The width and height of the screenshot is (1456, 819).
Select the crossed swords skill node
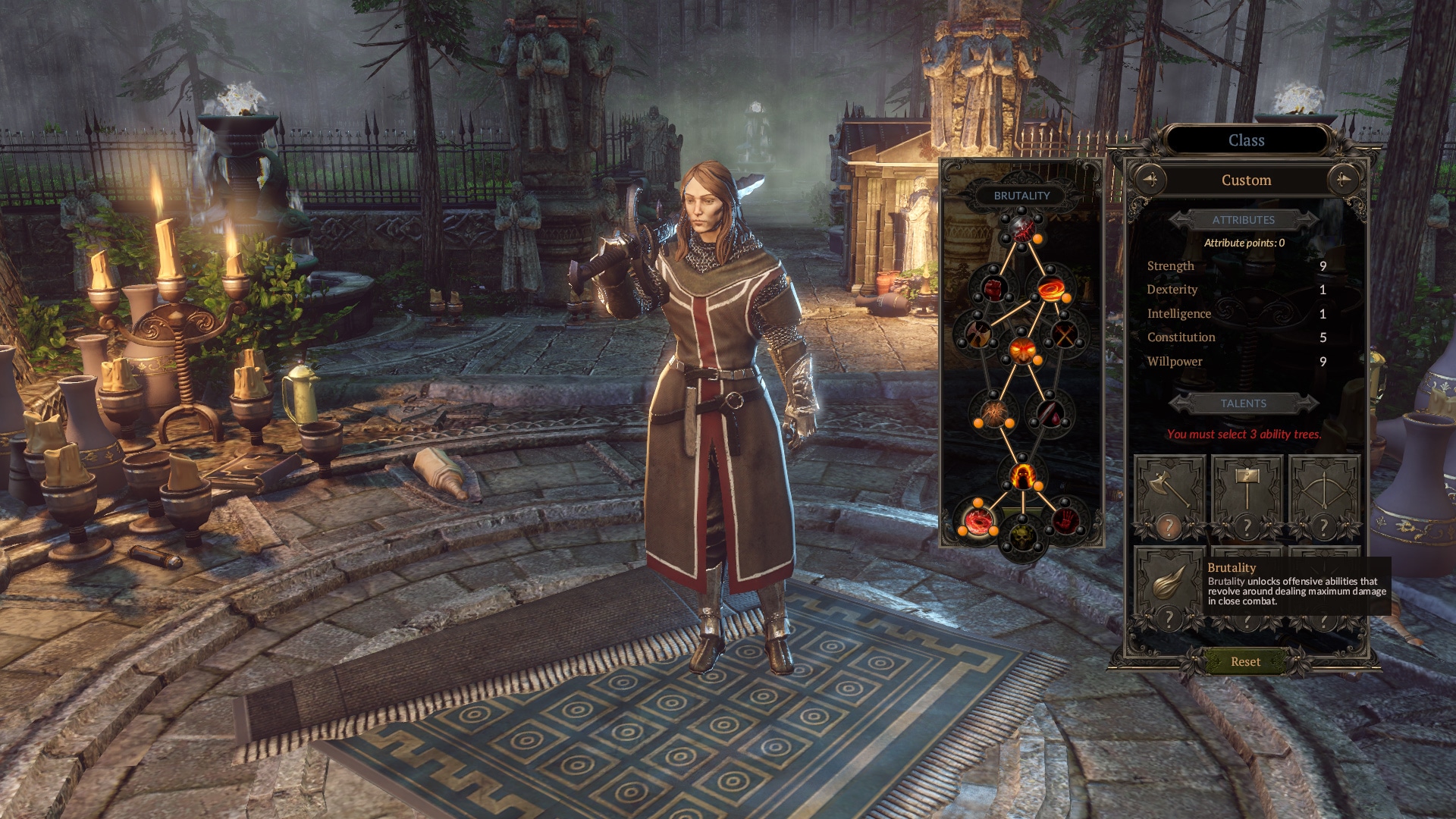click(x=1065, y=334)
